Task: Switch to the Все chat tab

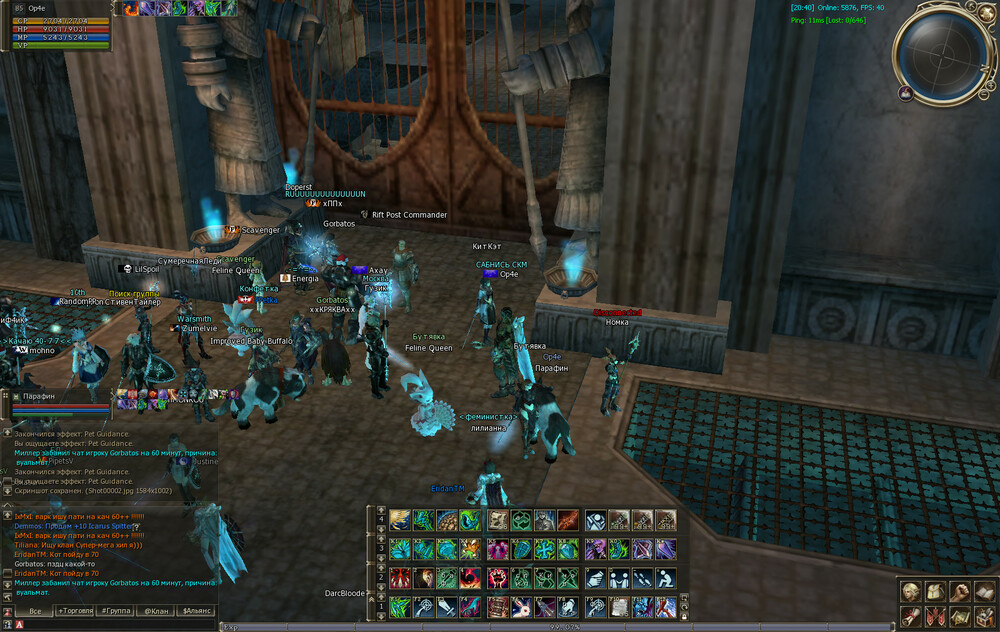Action: (x=34, y=610)
